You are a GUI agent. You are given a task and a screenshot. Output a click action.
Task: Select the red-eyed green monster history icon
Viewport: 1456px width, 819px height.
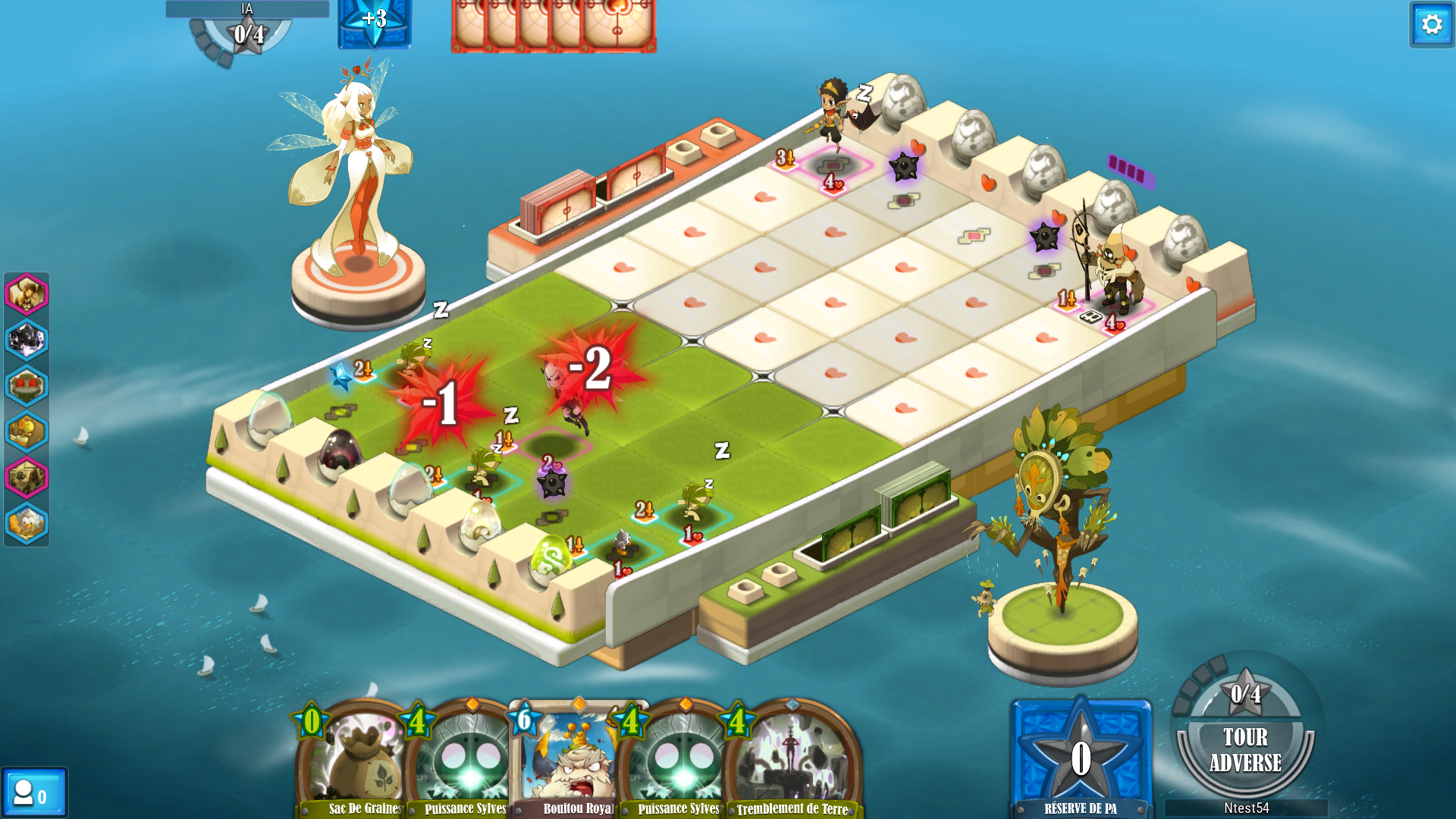pyautogui.click(x=27, y=386)
